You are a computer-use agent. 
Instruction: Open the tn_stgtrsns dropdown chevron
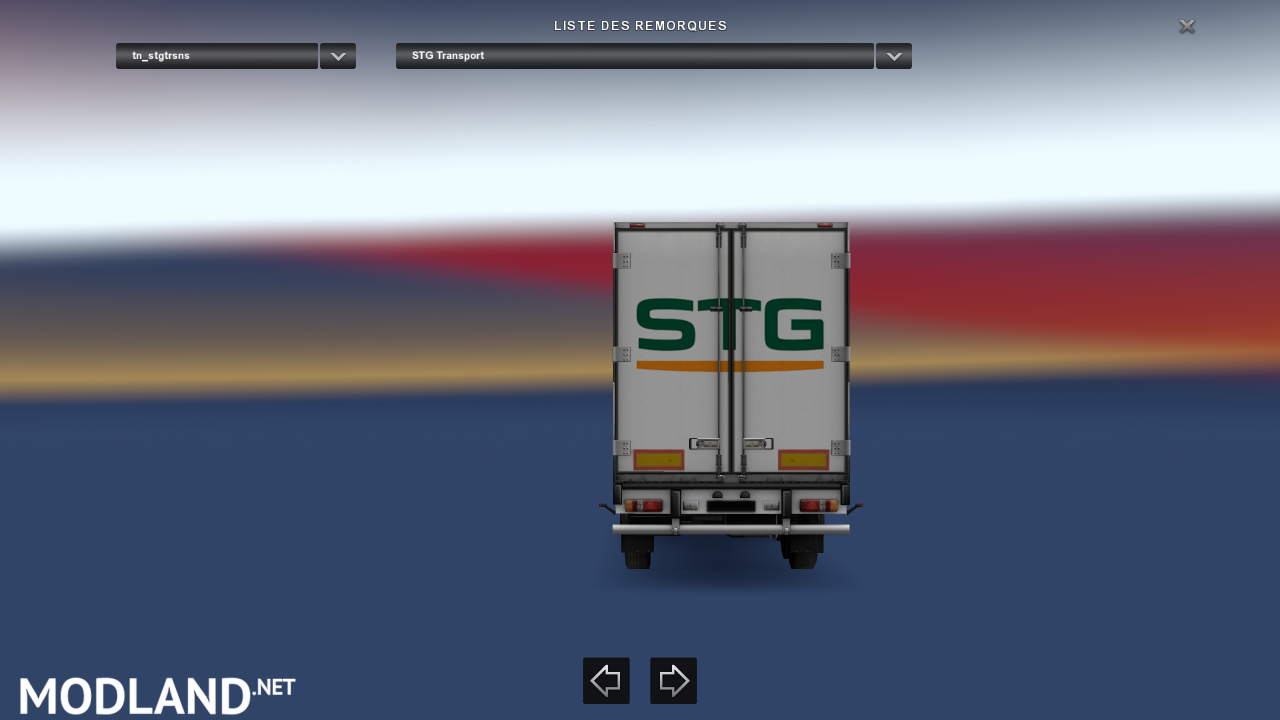(x=337, y=56)
